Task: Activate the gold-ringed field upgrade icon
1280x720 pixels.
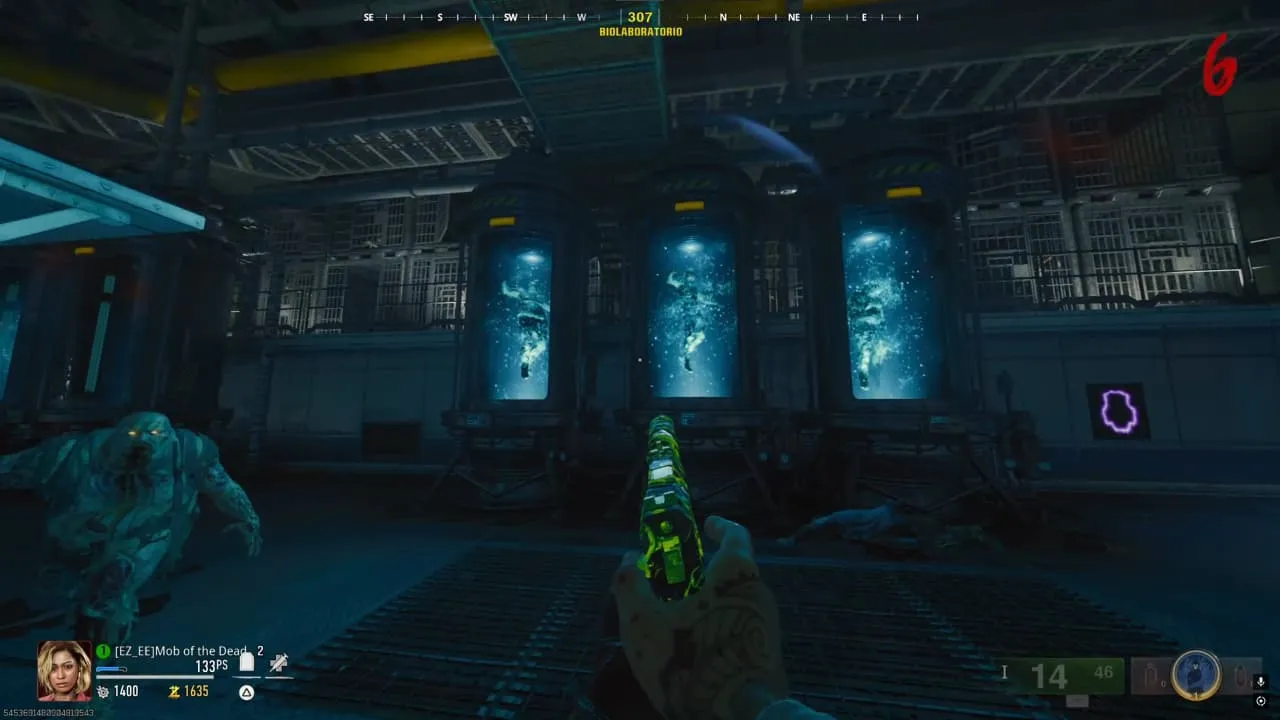Action: 1196,675
